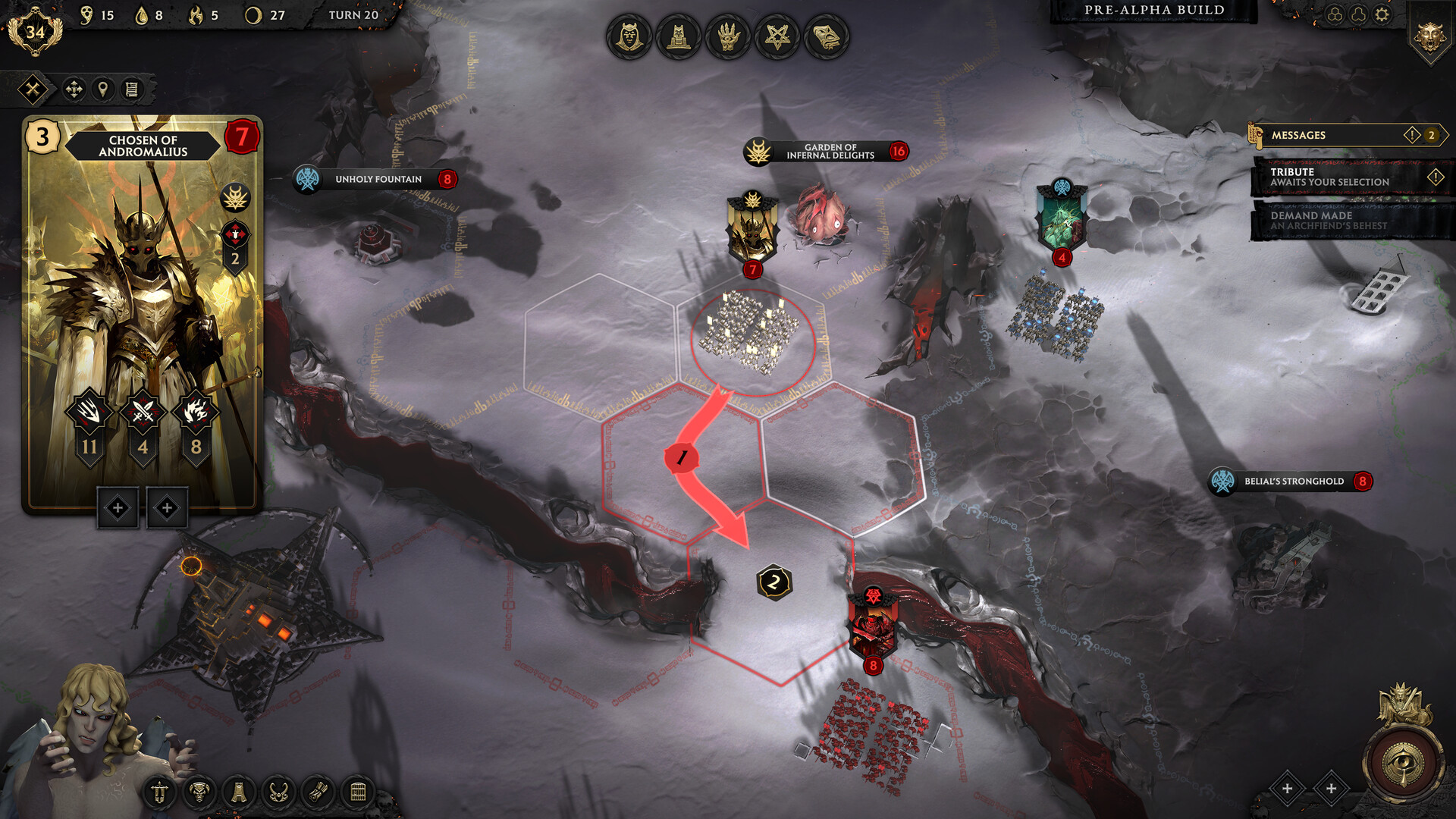This screenshot has height=819, width=1456.
Task: Open the scroll log icon in left toolbar
Action: pyautogui.click(x=132, y=89)
